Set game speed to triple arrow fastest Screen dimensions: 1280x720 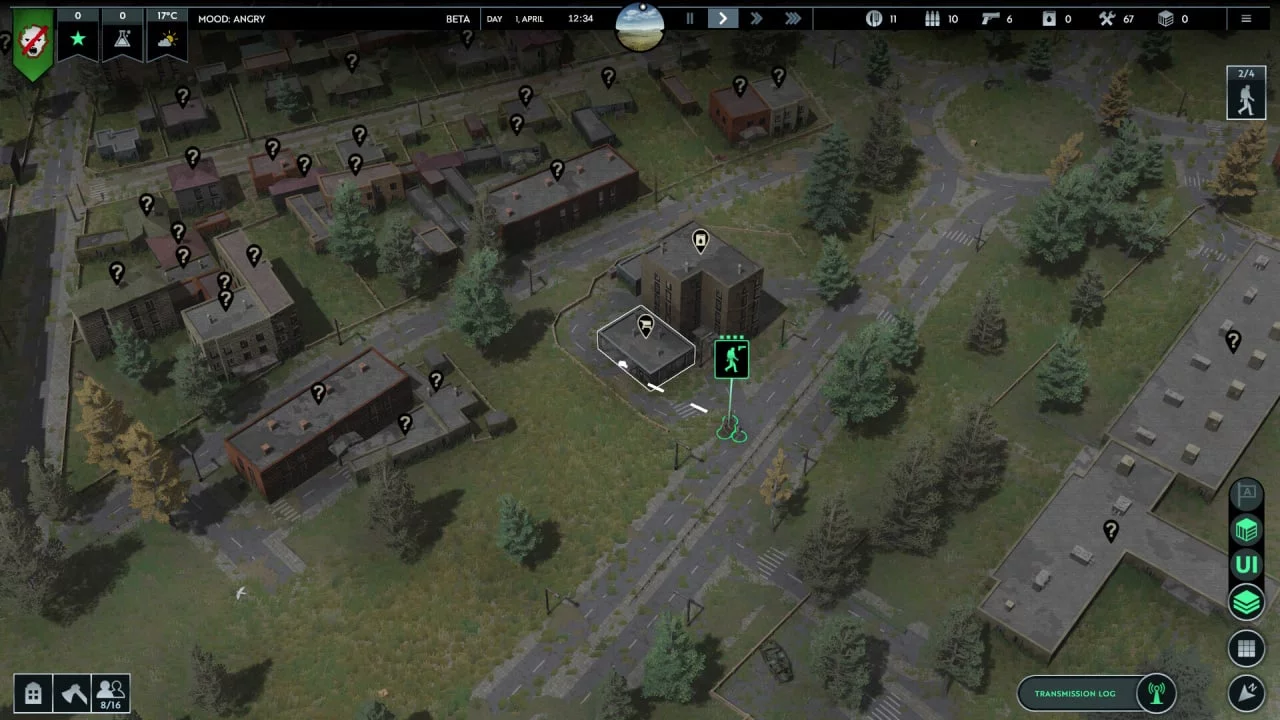(792, 18)
